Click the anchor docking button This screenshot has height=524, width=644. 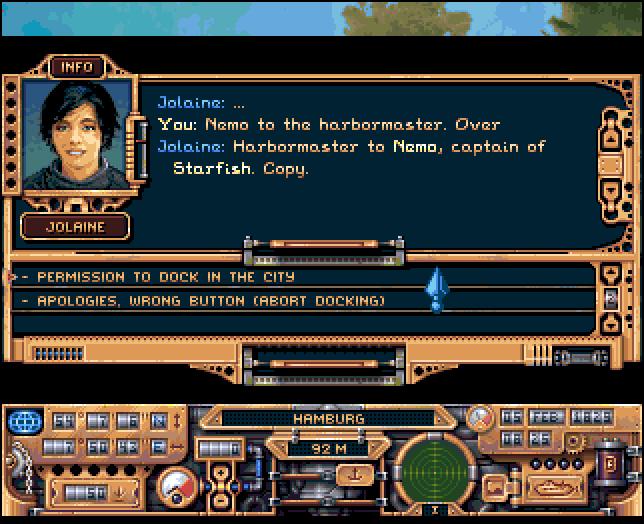[x=352, y=474]
